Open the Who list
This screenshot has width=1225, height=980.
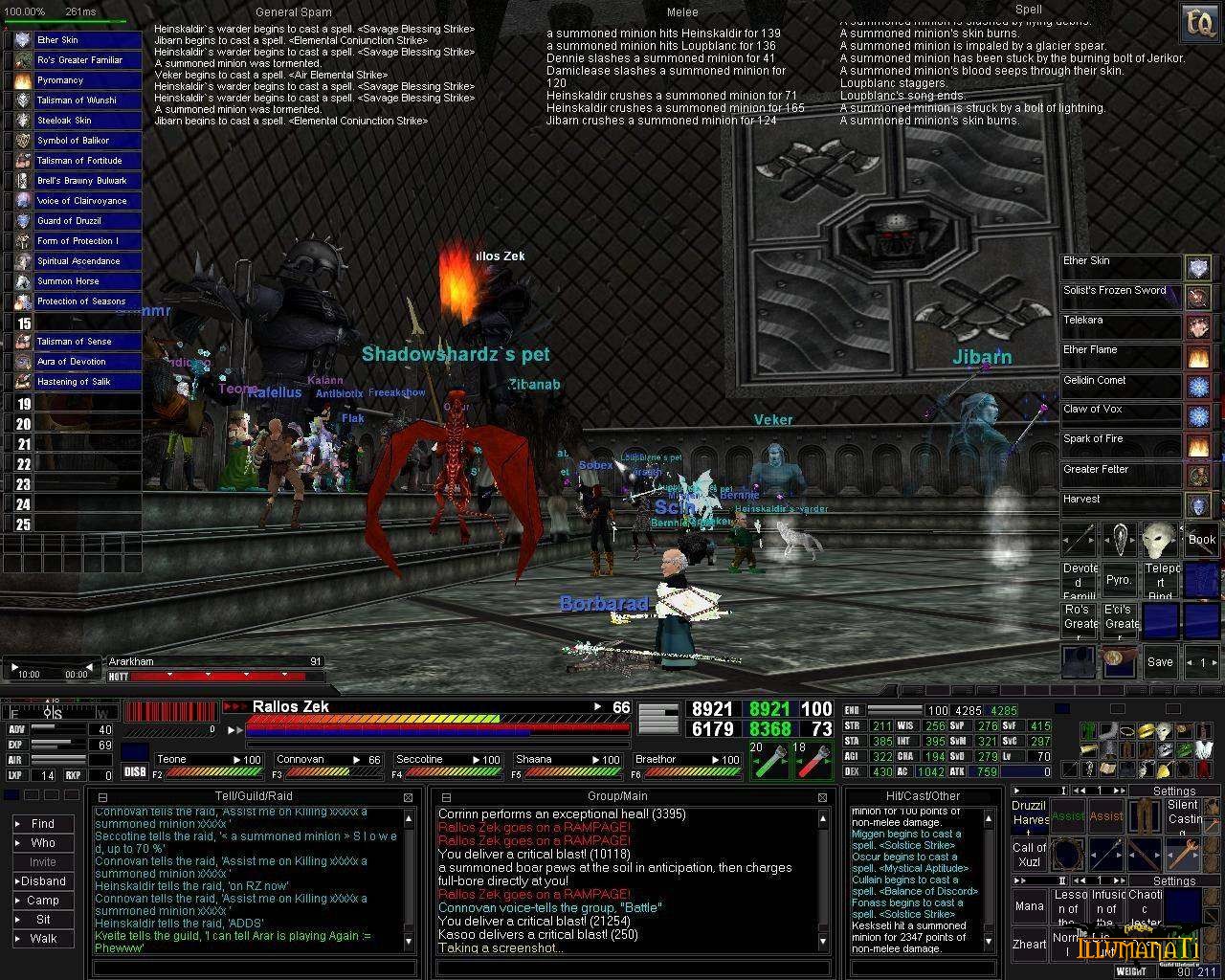42,842
